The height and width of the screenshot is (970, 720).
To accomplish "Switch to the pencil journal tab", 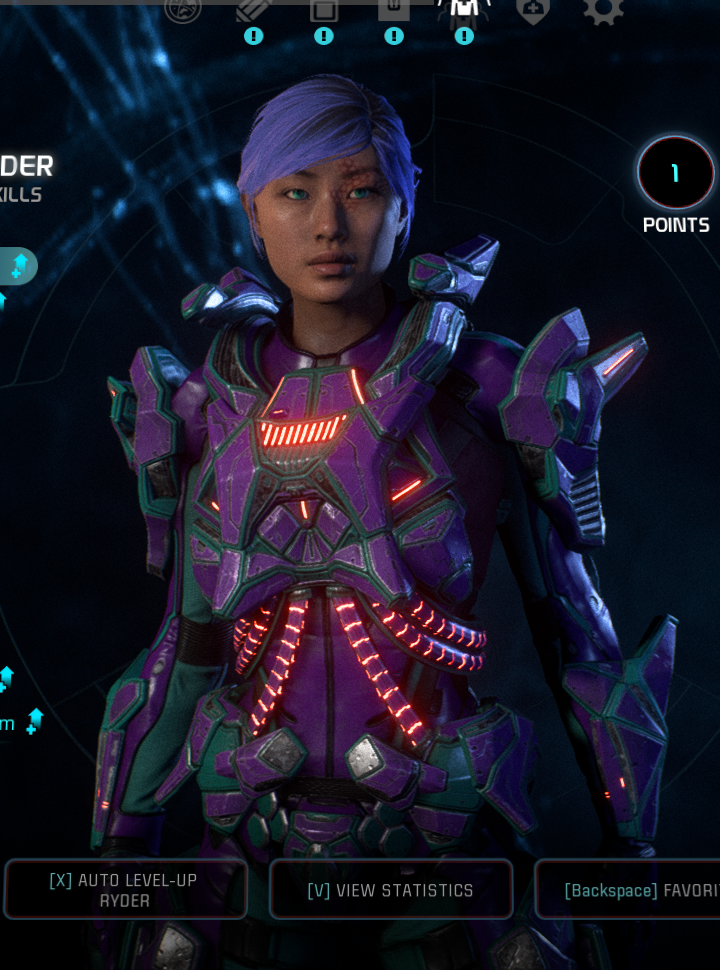I will [x=253, y=10].
